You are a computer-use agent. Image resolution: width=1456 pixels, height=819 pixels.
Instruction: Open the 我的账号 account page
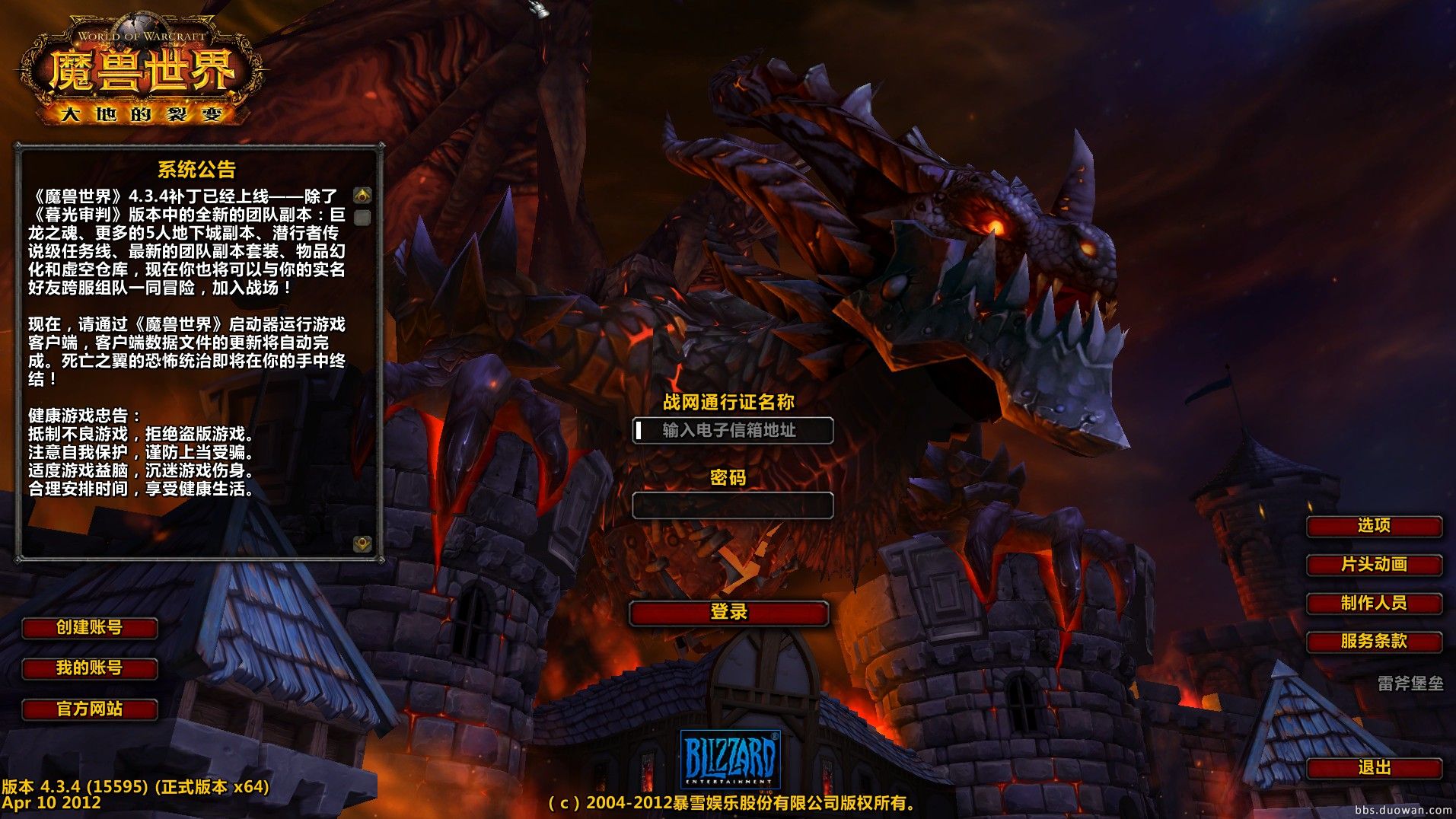click(x=90, y=668)
